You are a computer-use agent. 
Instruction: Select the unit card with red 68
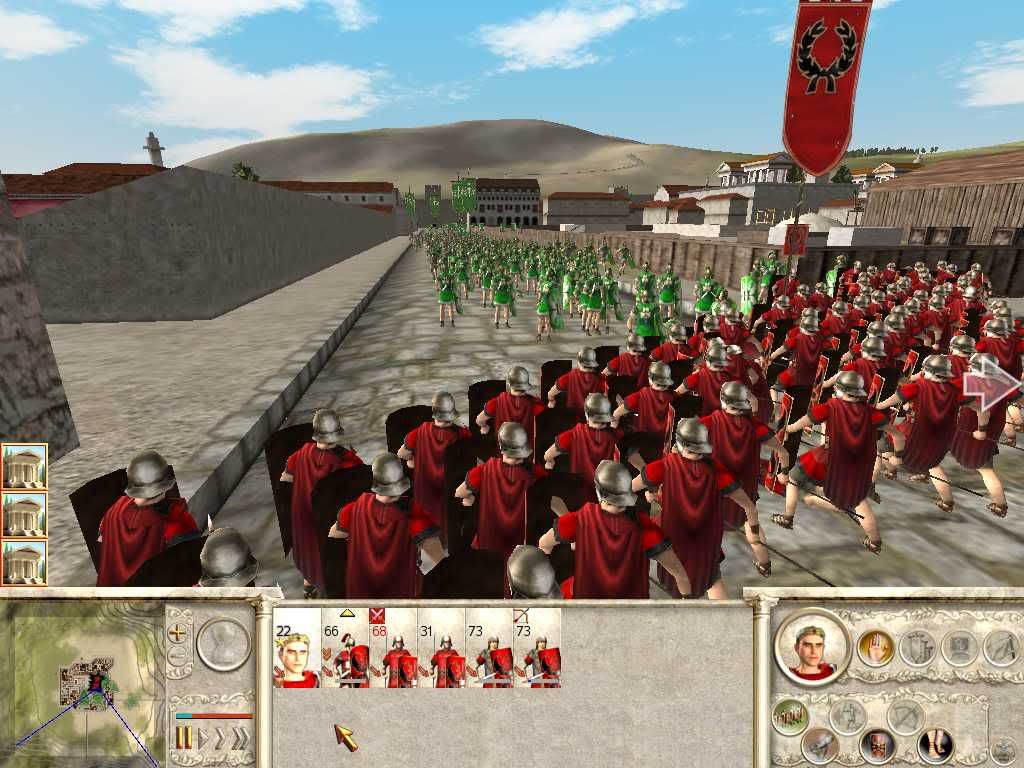pyautogui.click(x=393, y=648)
